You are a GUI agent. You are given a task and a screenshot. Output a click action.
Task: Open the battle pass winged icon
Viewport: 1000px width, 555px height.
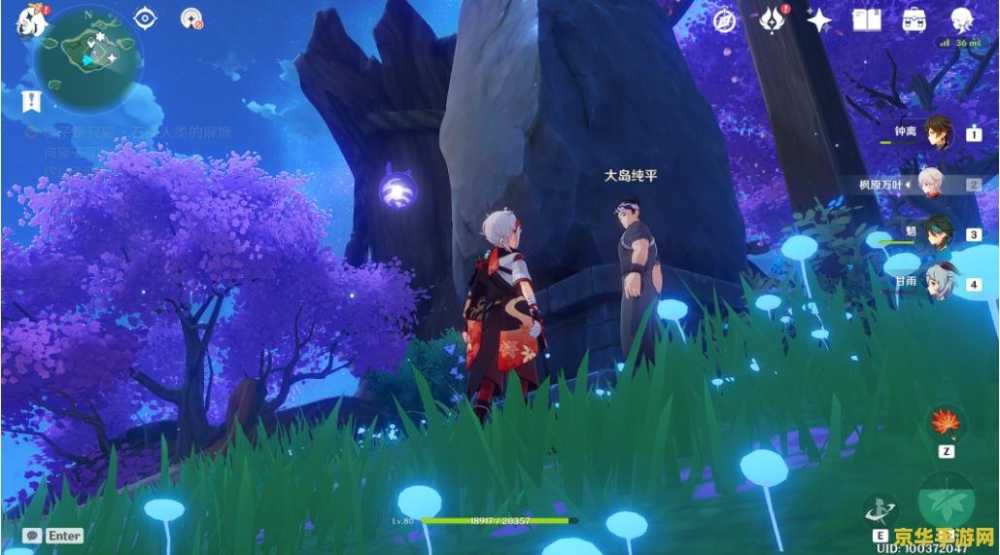[772, 19]
